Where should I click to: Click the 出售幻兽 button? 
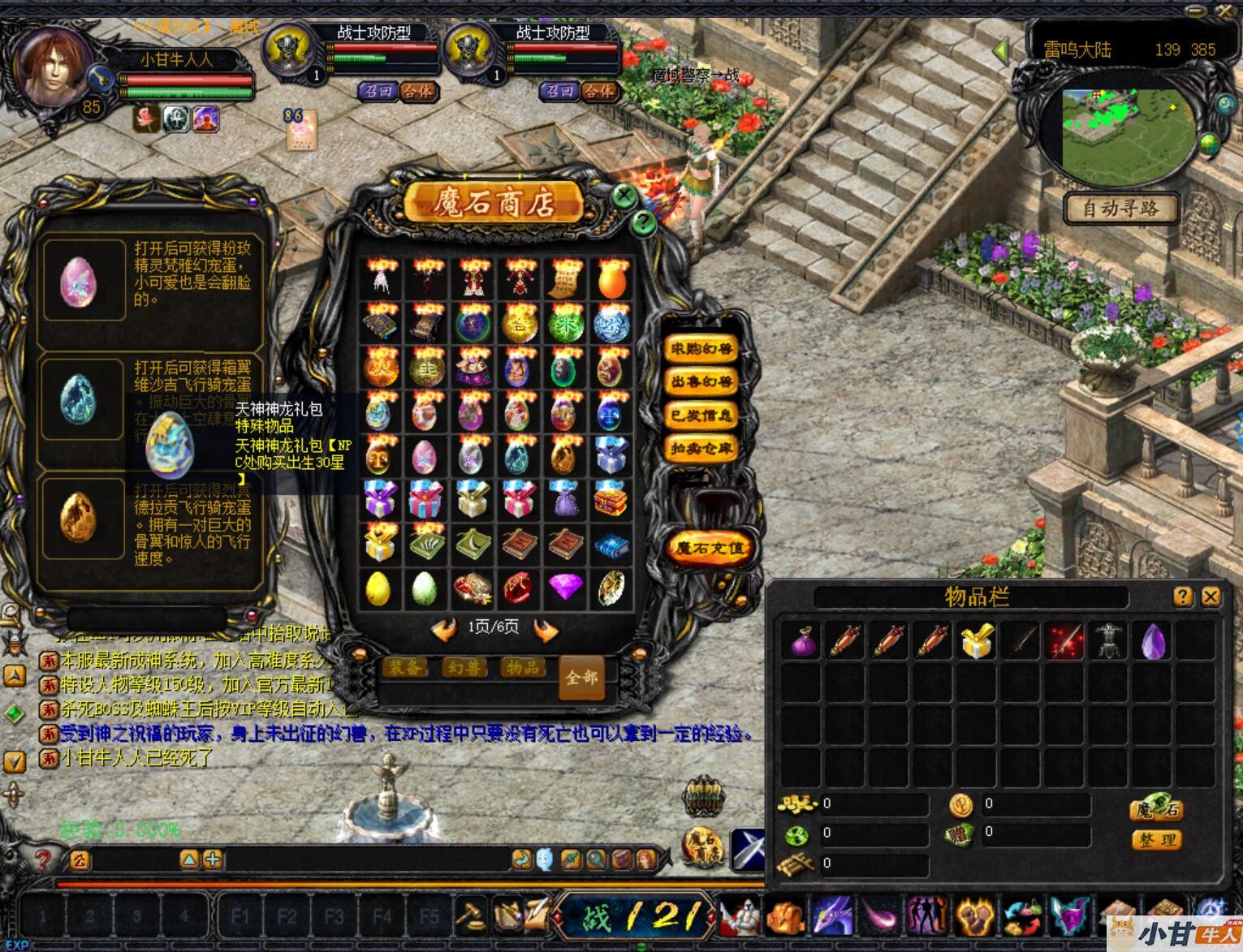pos(701,381)
